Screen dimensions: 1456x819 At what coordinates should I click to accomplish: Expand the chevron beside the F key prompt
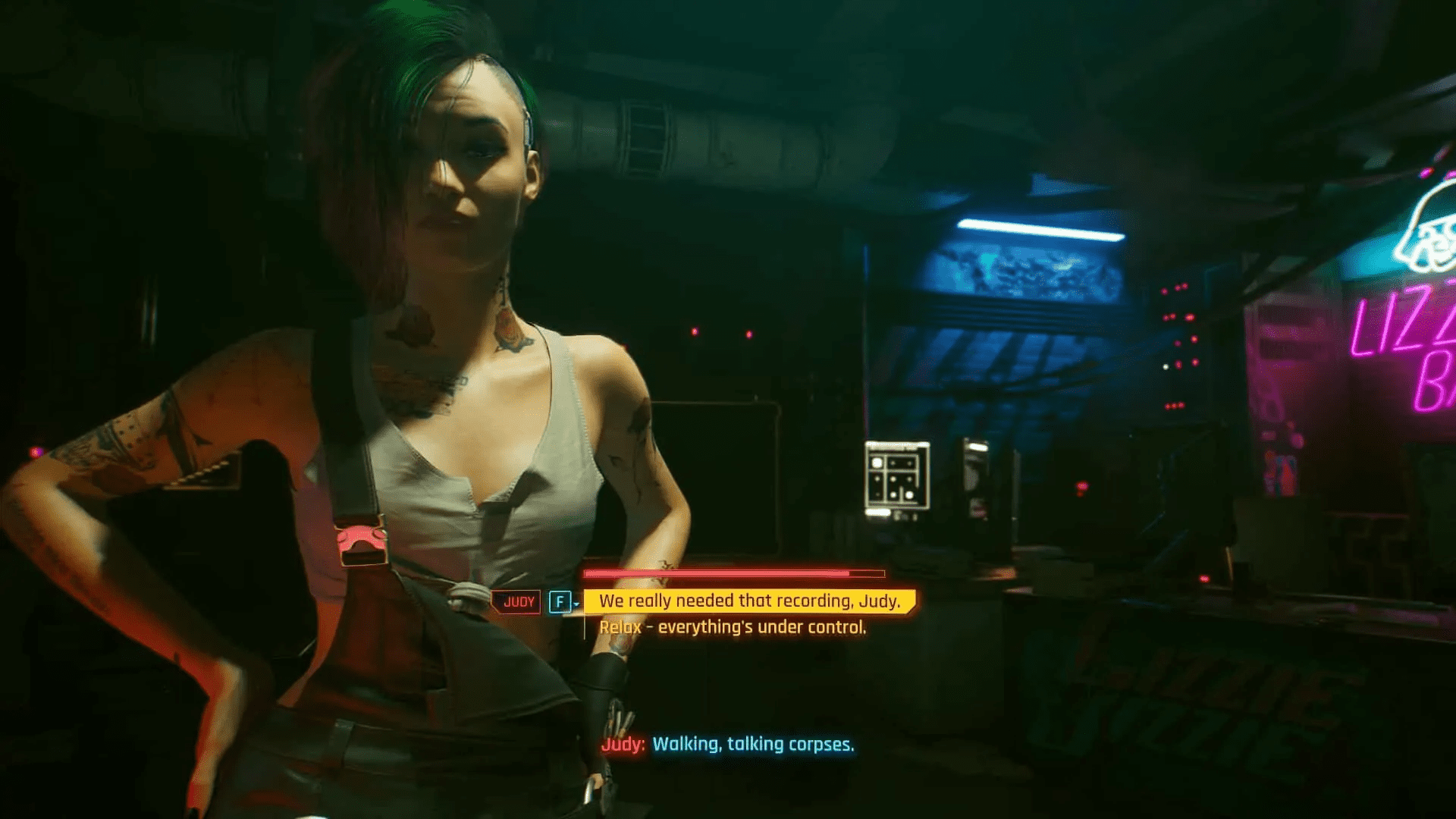pyautogui.click(x=576, y=604)
